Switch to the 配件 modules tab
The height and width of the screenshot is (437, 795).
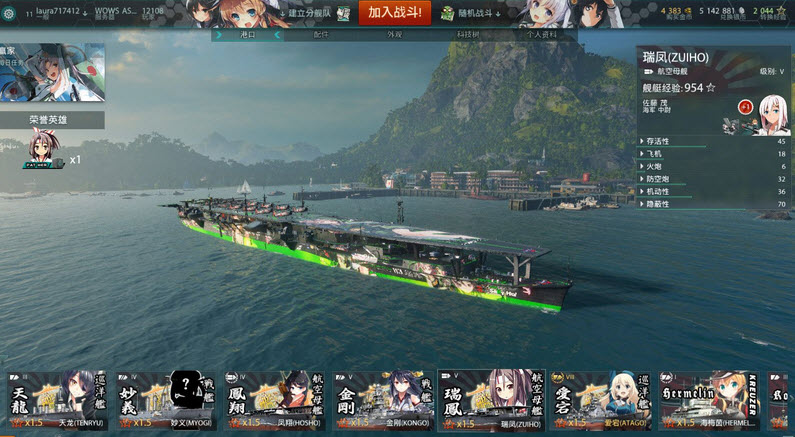(x=321, y=34)
